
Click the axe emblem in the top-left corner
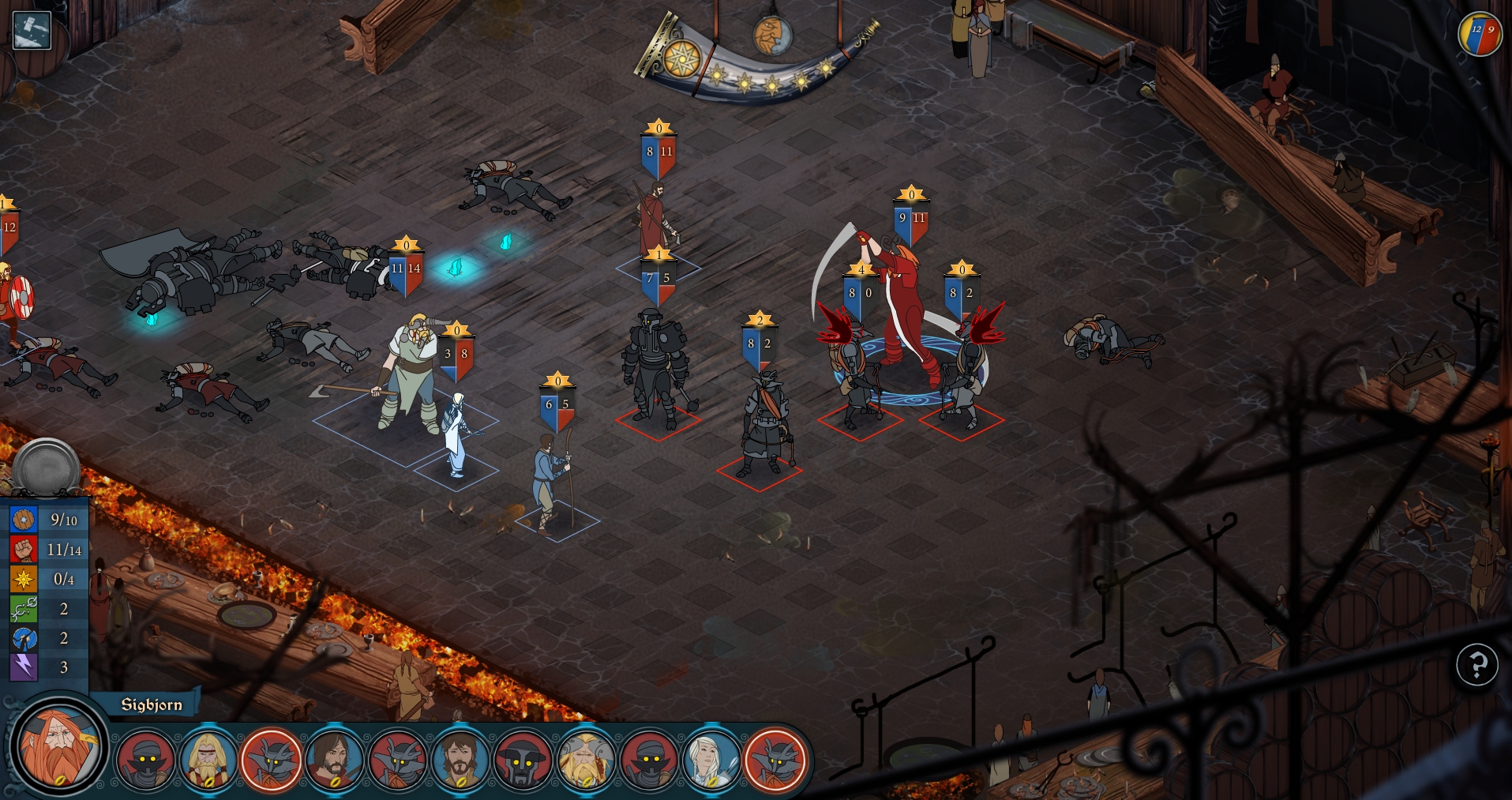click(30, 32)
